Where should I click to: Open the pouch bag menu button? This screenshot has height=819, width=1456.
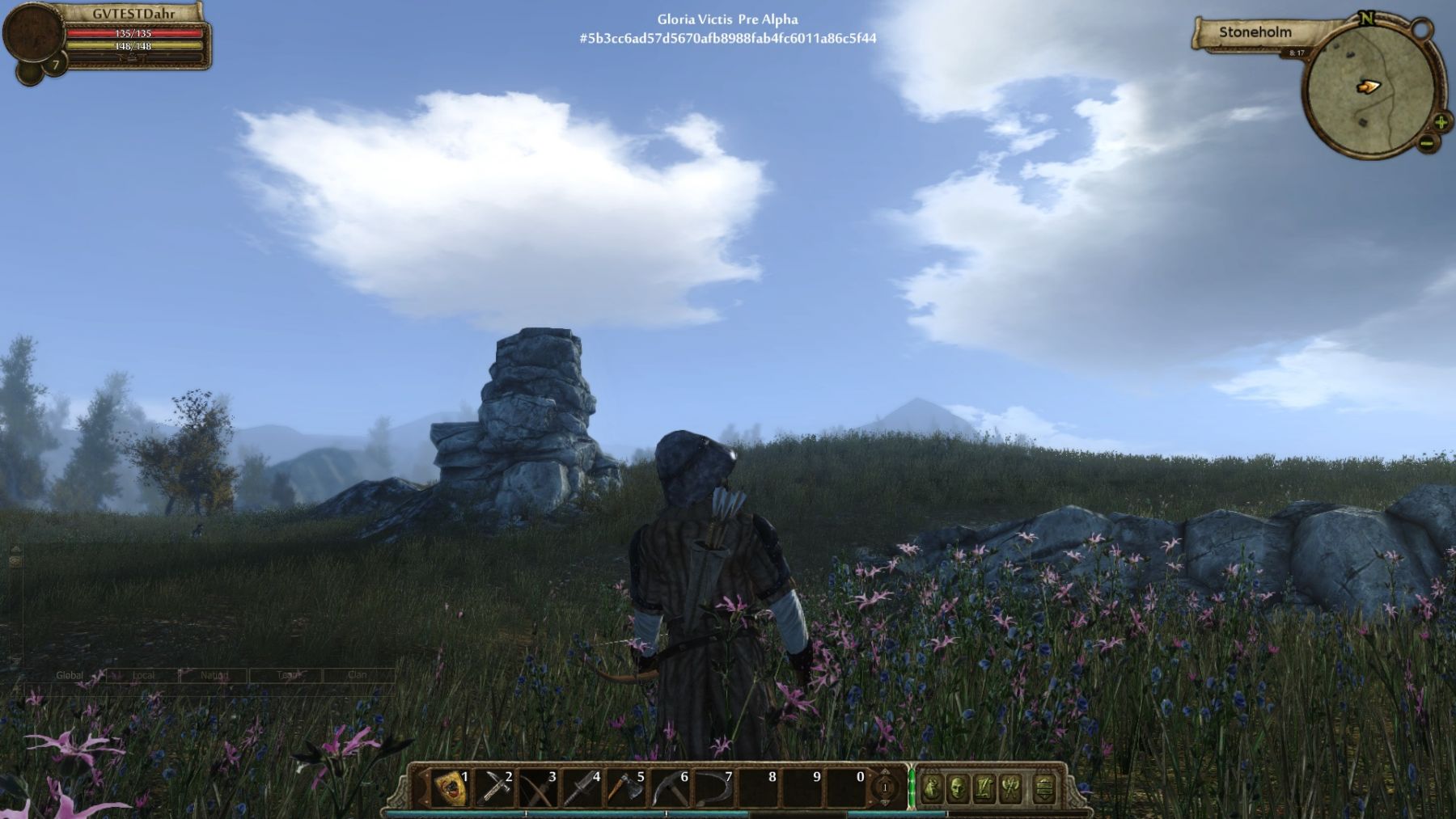coord(932,787)
